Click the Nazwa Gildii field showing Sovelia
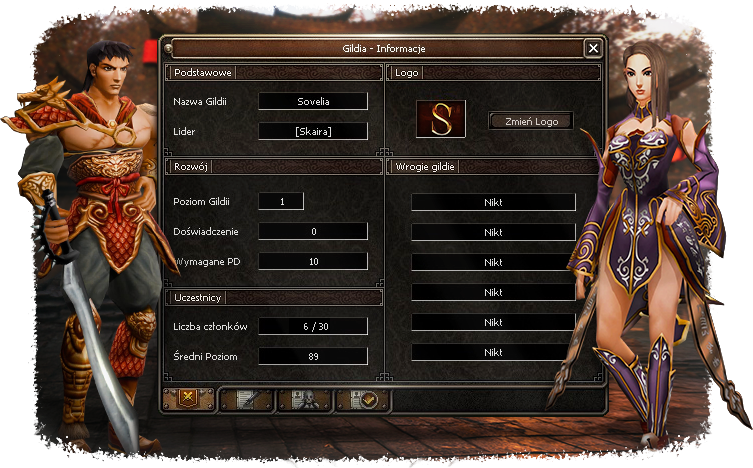Screen dimensions: 753x468 pos(313,101)
